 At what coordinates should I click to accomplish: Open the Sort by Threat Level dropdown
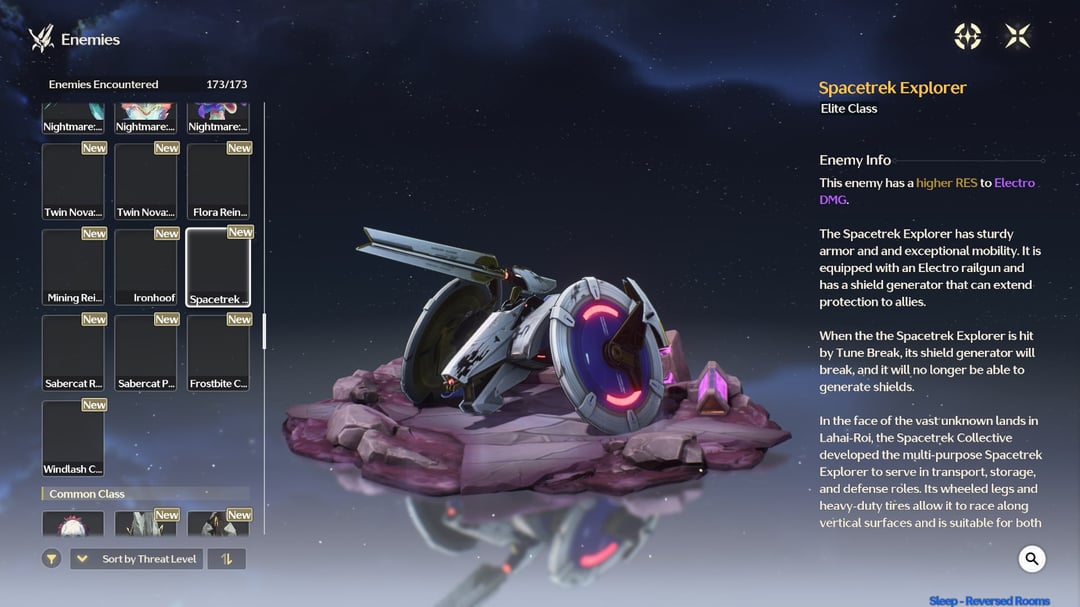(x=136, y=559)
